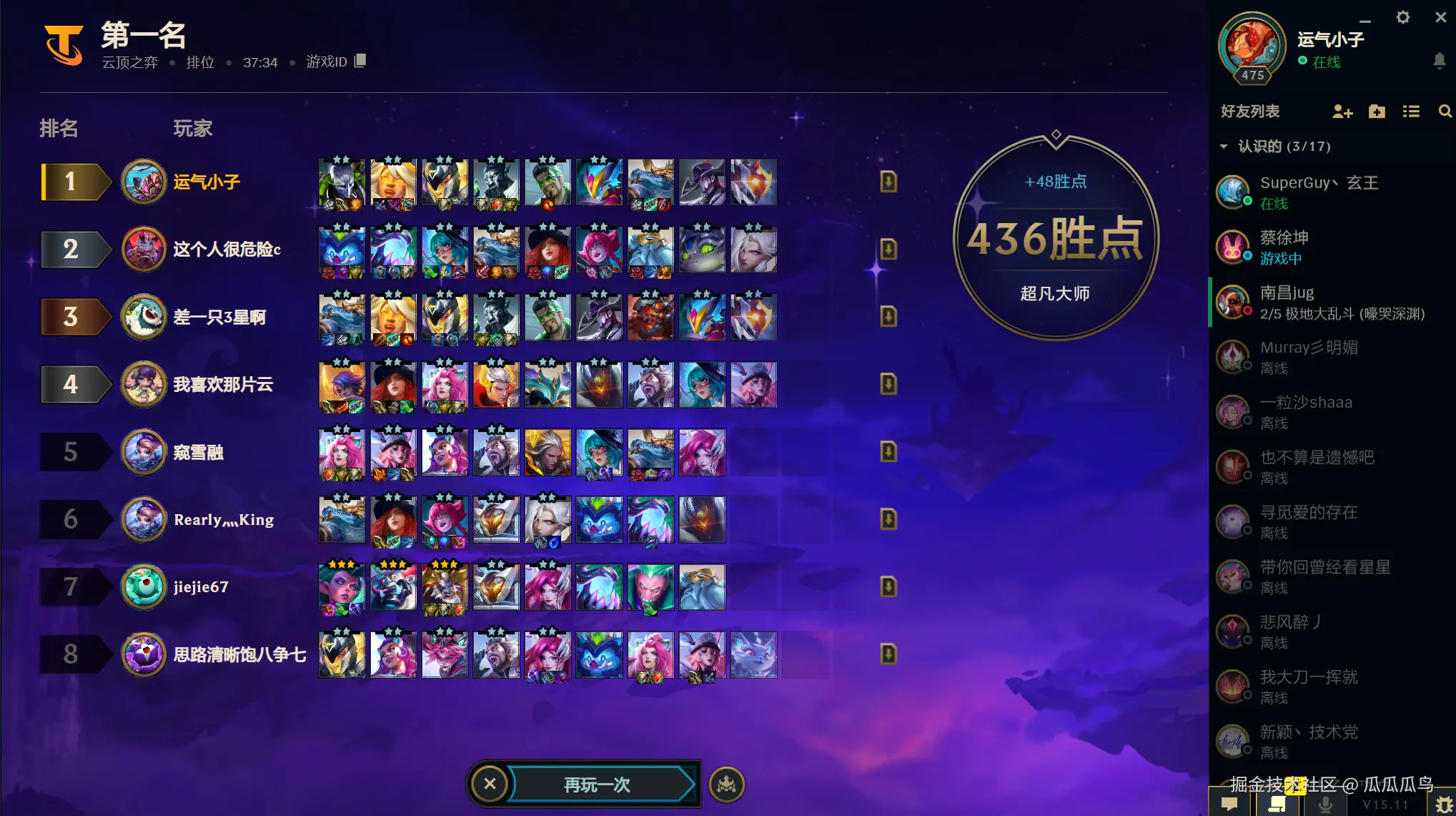The width and height of the screenshot is (1456, 816).
Task: Click the download arrow next to rank 1
Action: pyautogui.click(x=888, y=182)
